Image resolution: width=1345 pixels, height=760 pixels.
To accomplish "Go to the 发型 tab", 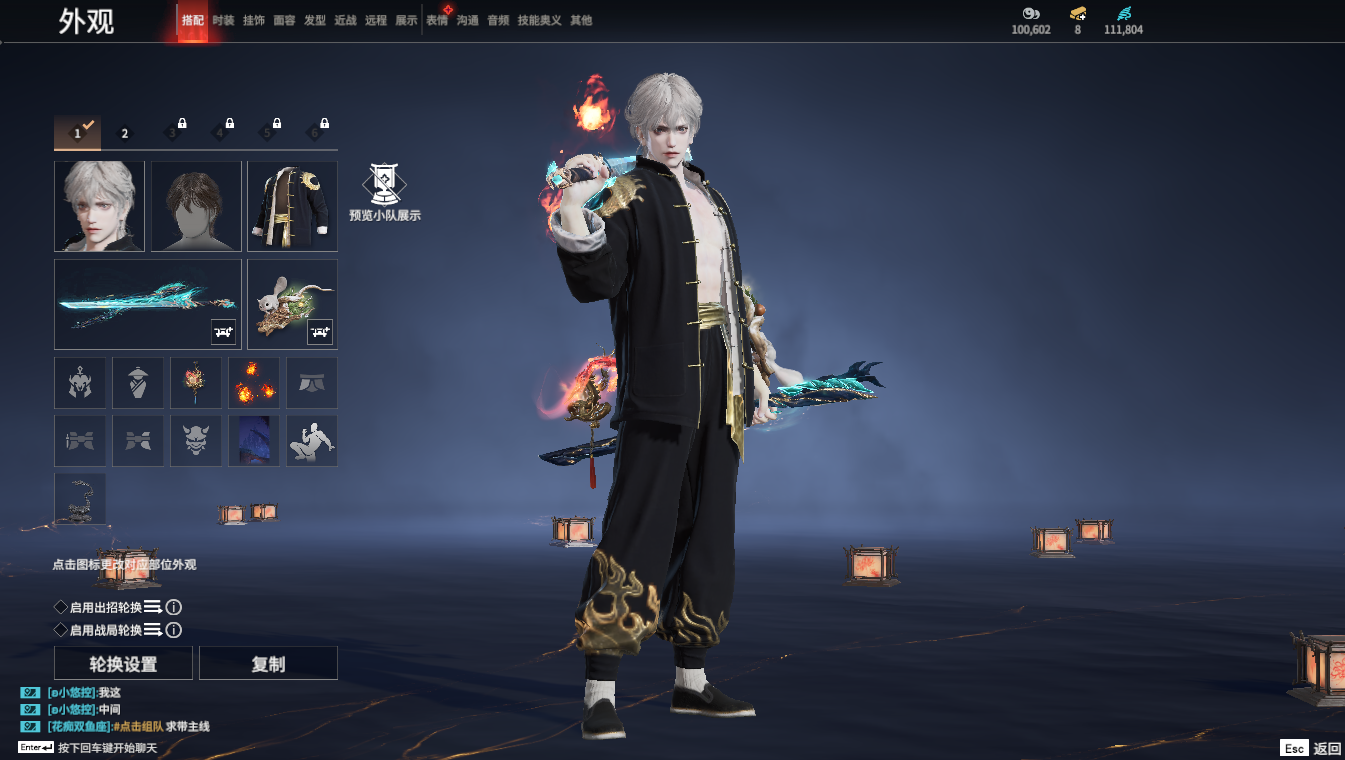I will click(315, 20).
